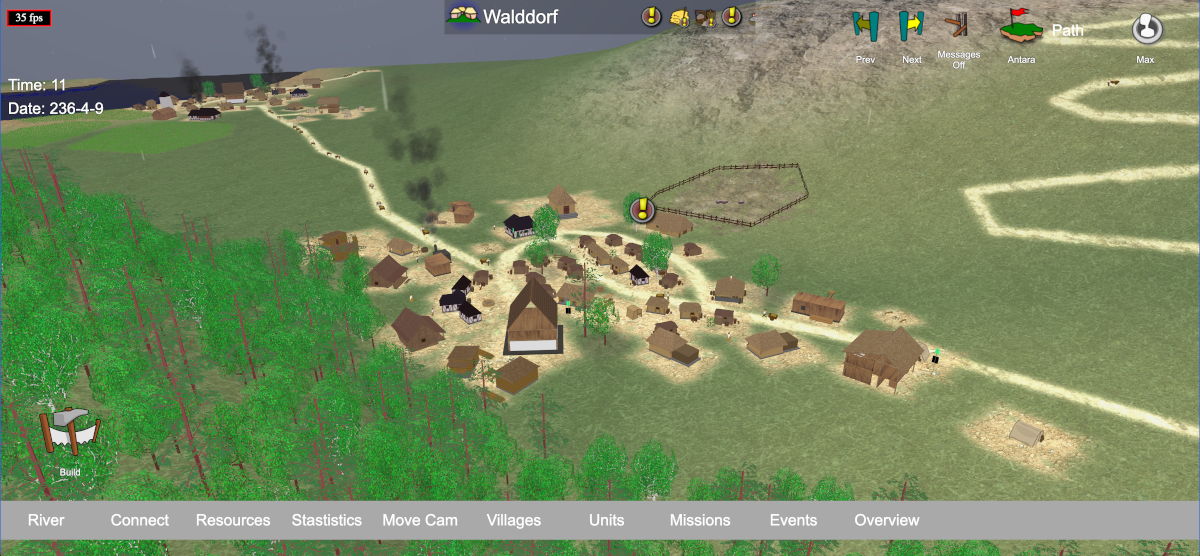Open the Overview screen
Image resolution: width=1200 pixels, height=556 pixels.
tap(887, 520)
